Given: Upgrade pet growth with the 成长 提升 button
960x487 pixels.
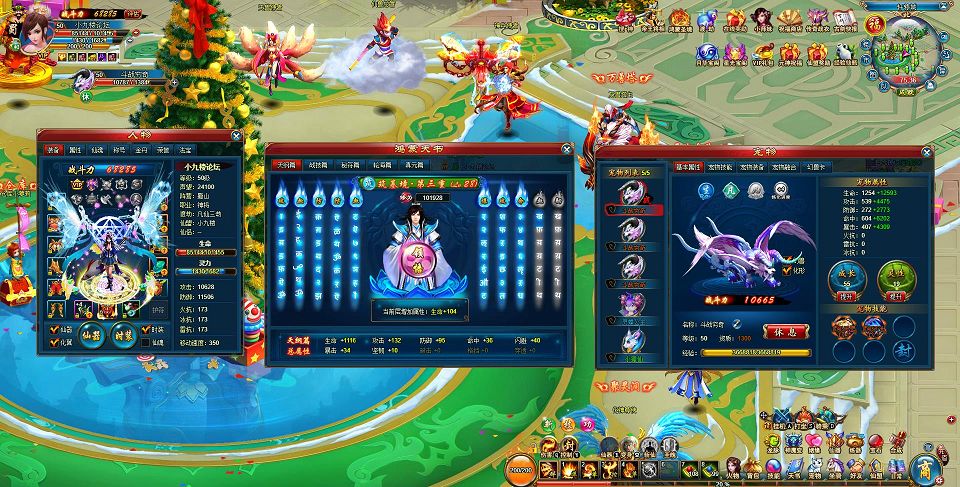Looking at the screenshot, I should (845, 296).
